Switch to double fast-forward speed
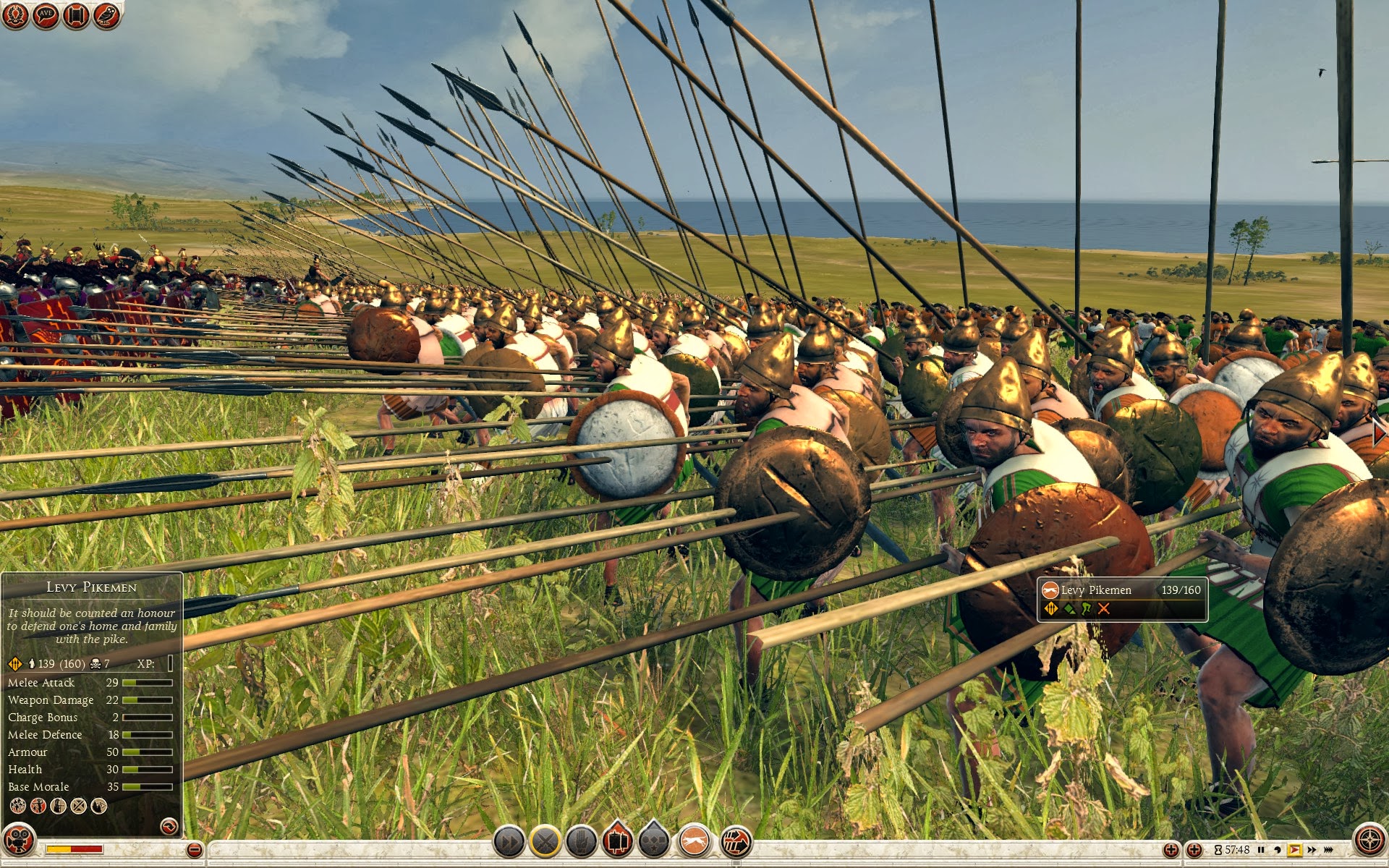Image resolution: width=1389 pixels, height=868 pixels. coord(1311,850)
